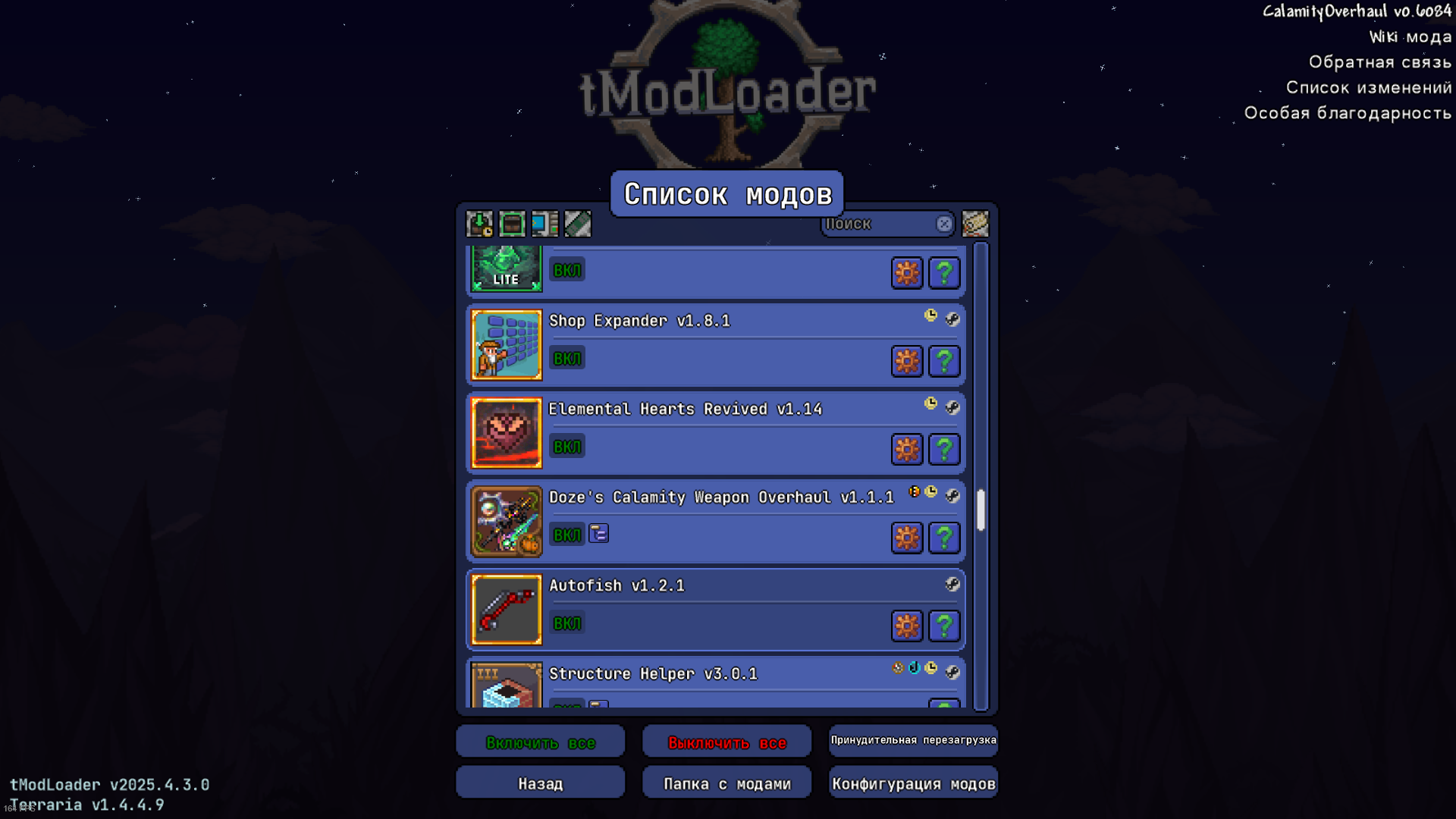Show Elemental Hearts Revived info question mark
The width and height of the screenshot is (1456, 819).
point(944,450)
